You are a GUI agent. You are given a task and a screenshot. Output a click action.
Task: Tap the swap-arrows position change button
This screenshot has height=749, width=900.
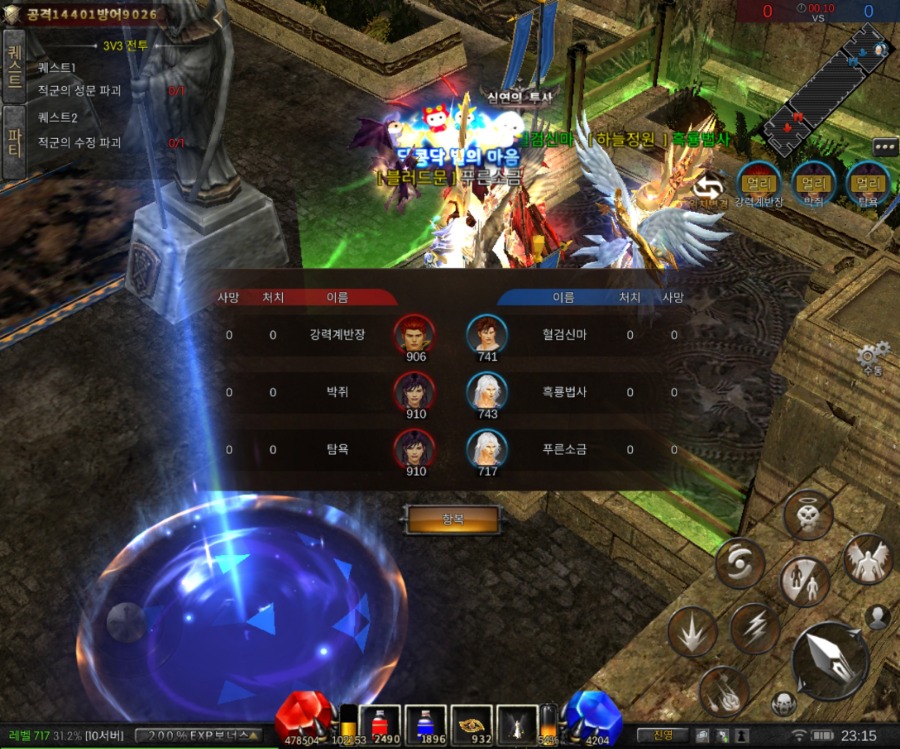pyautogui.click(x=709, y=187)
